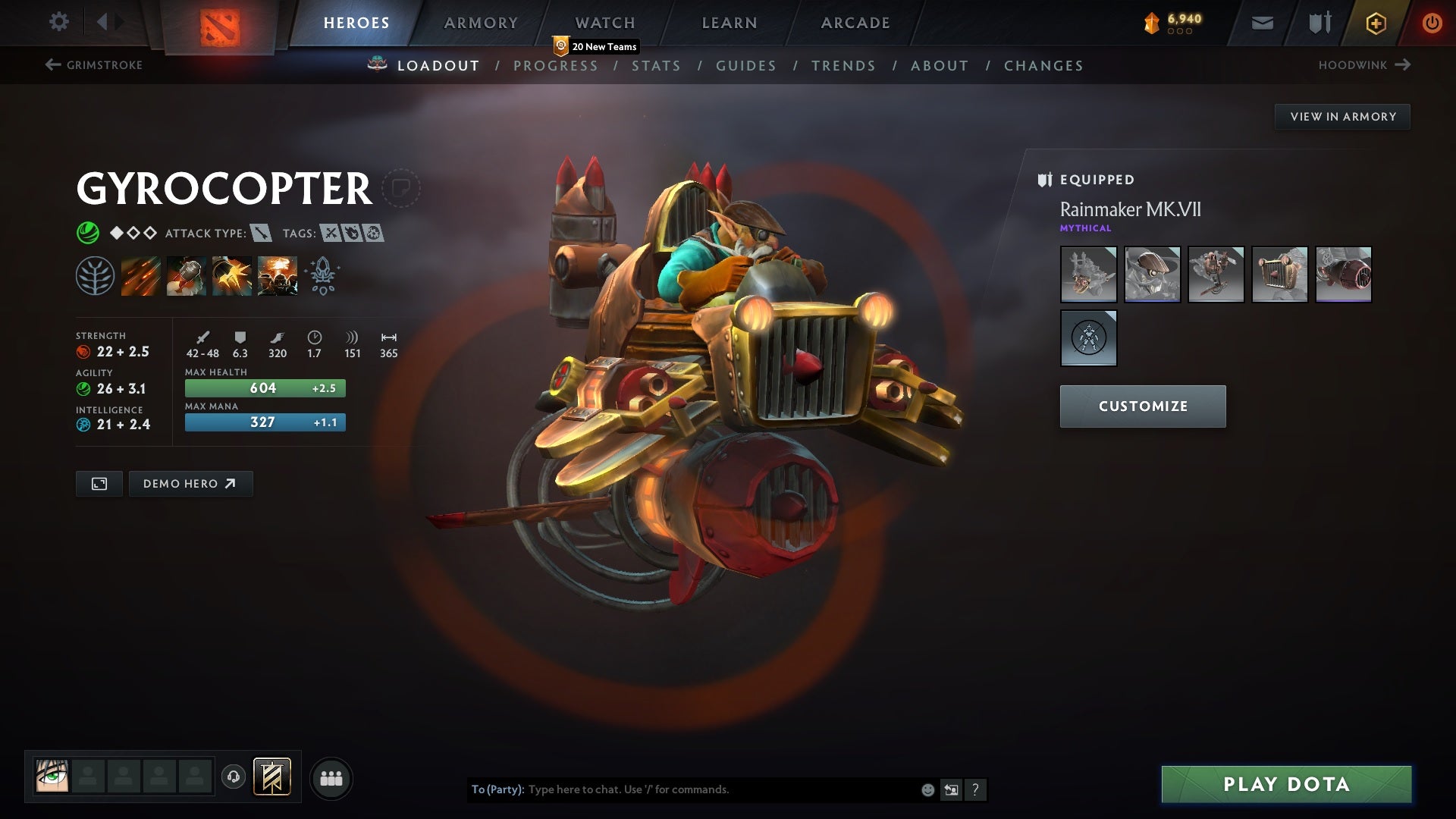Open the find-party group icon near party slots
The width and height of the screenshot is (1456, 819).
[x=331, y=777]
